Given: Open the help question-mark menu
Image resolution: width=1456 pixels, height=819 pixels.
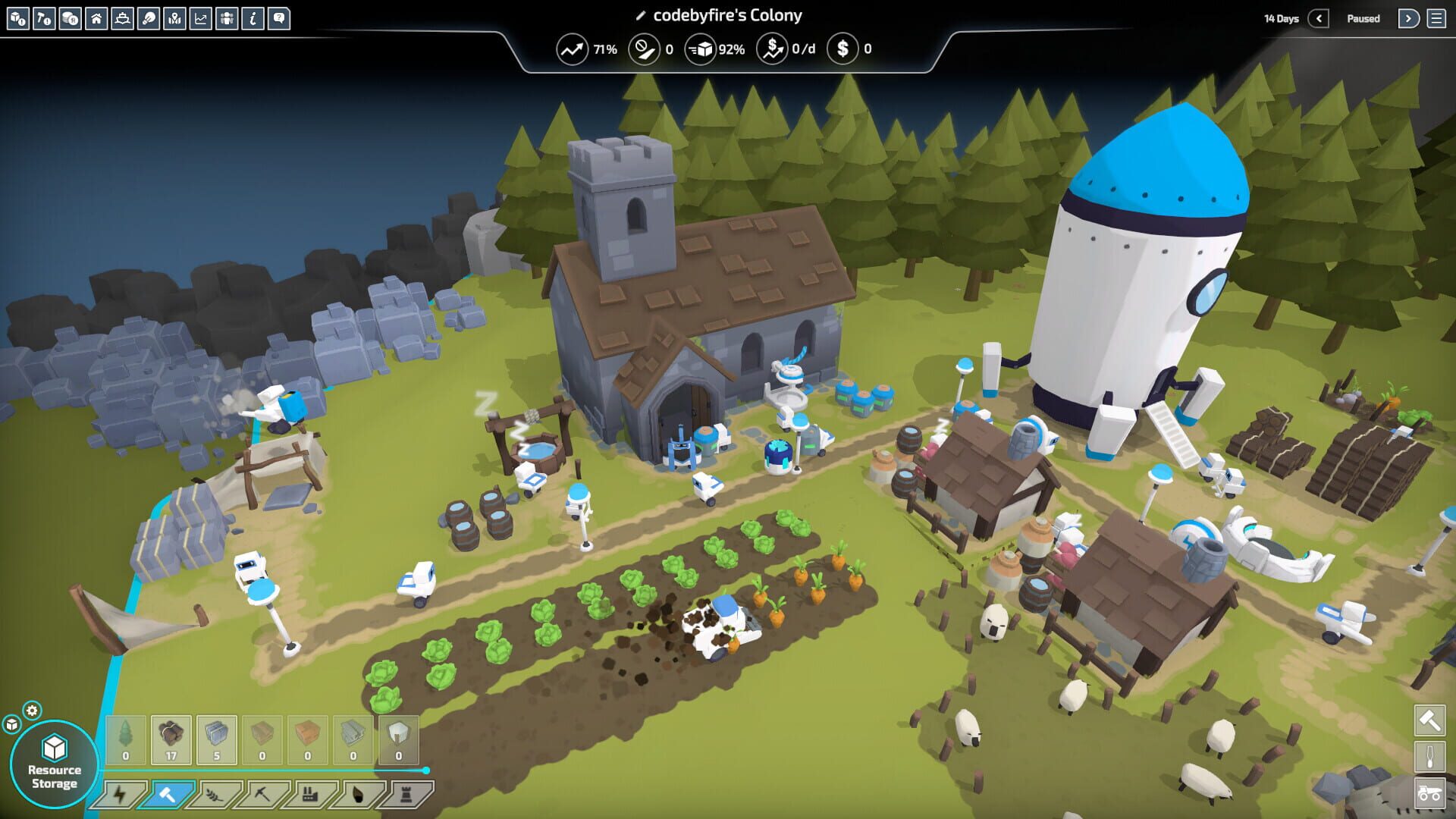Looking at the screenshot, I should (x=278, y=17).
